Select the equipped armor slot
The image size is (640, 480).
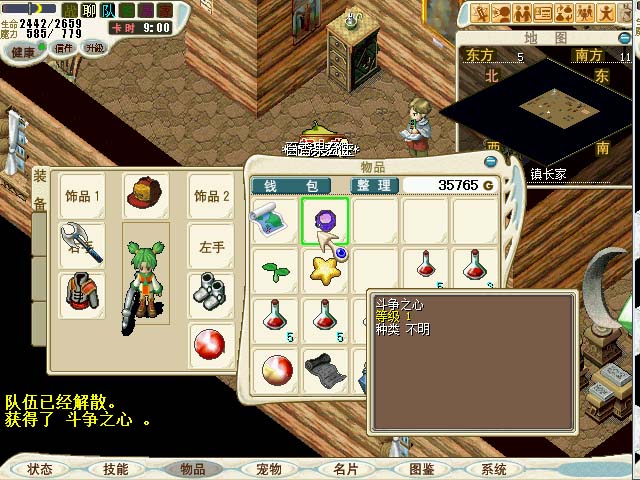click(x=83, y=295)
